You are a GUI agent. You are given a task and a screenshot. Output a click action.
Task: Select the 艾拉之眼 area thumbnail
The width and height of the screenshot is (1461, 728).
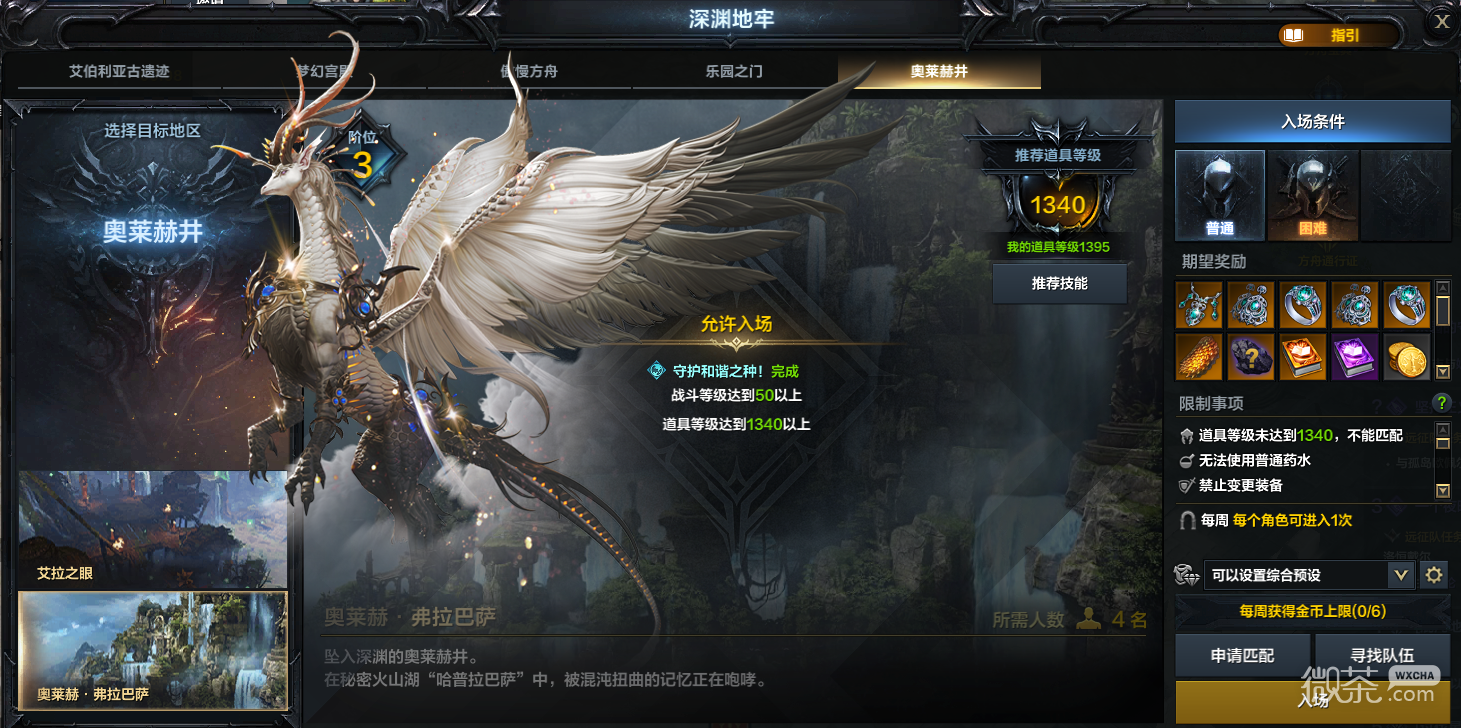tap(152, 529)
